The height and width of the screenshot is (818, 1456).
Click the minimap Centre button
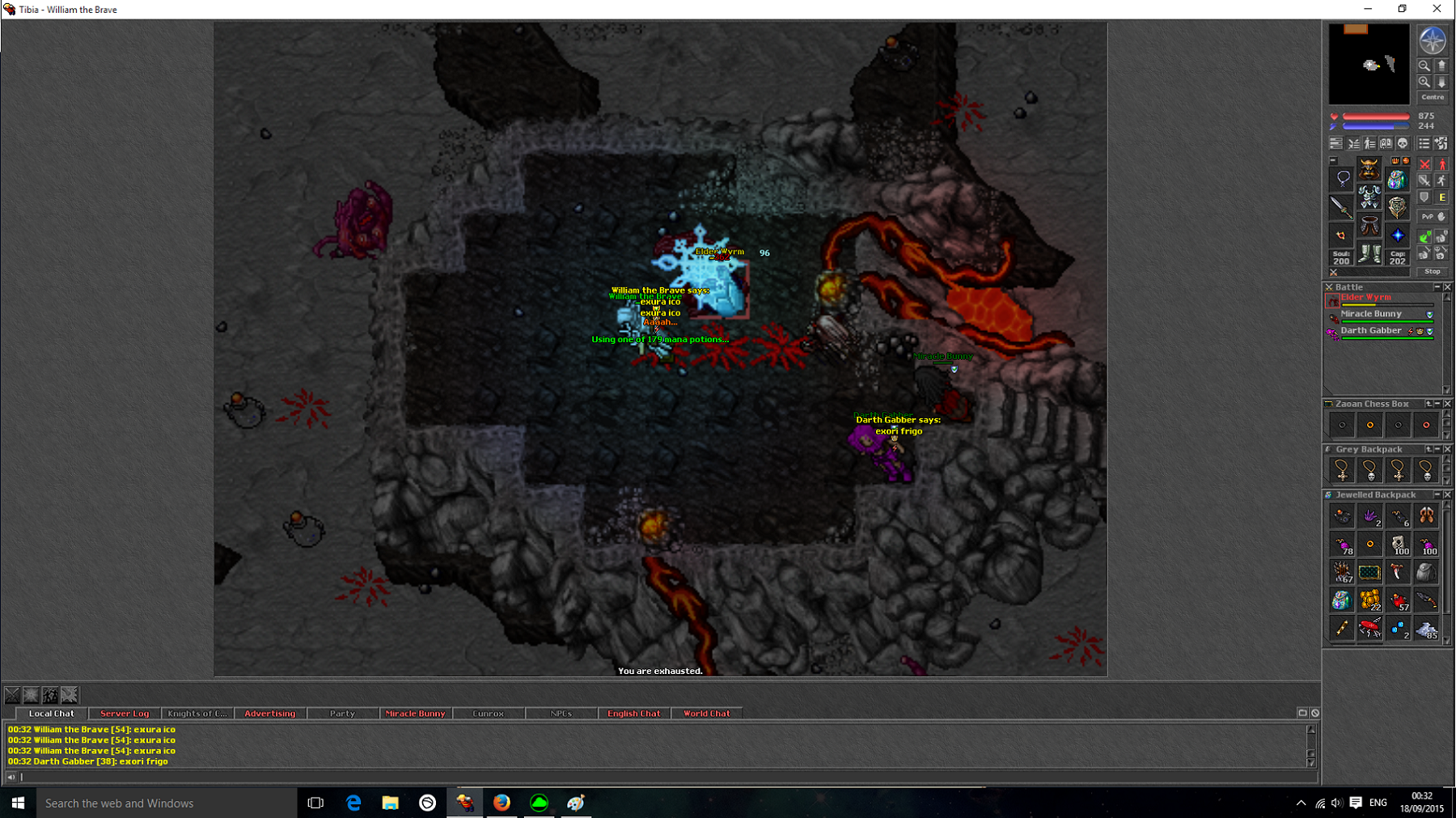click(x=1432, y=97)
